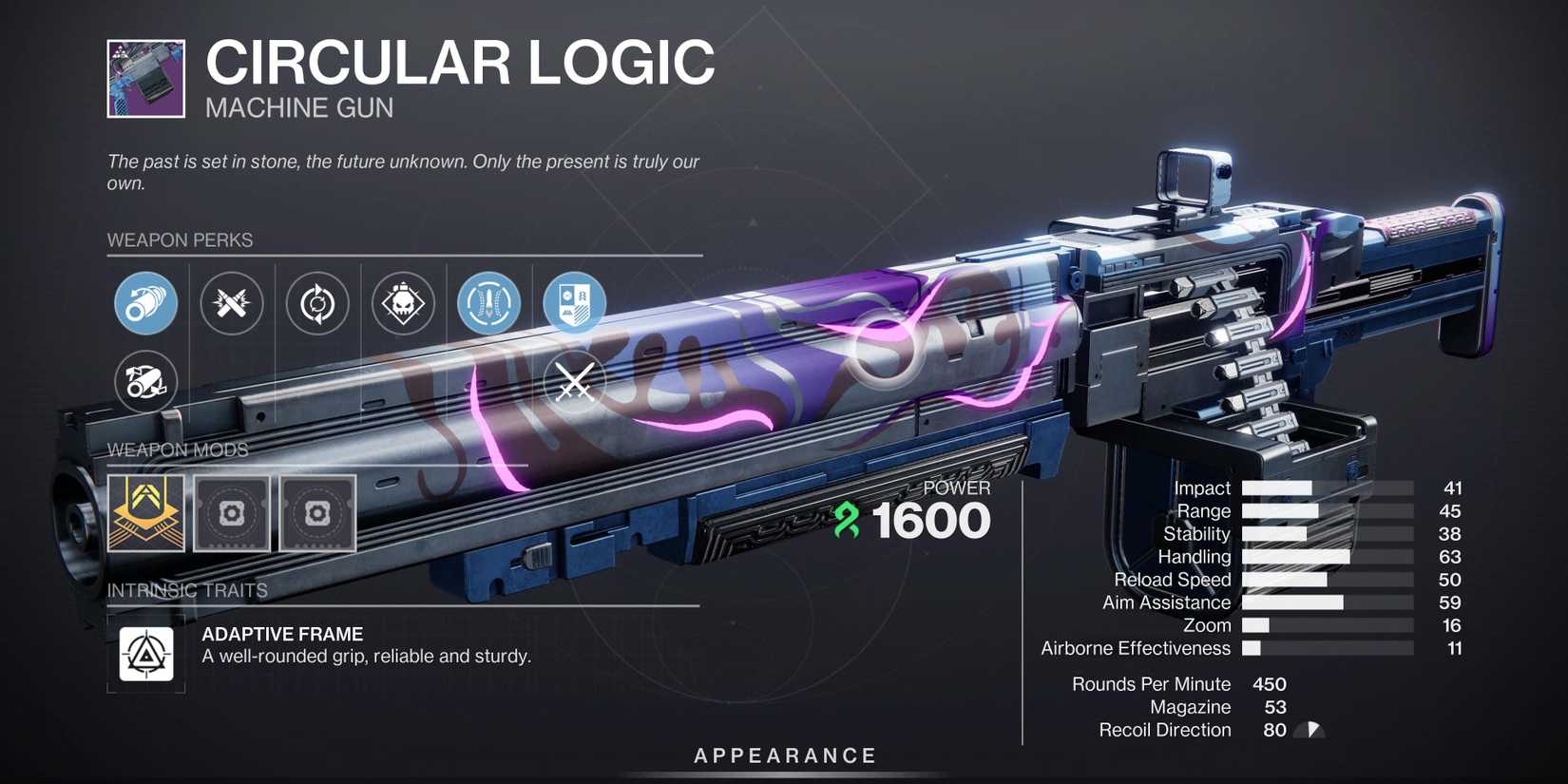Open the gold weapon mod slot
The image size is (1568, 784).
145,514
